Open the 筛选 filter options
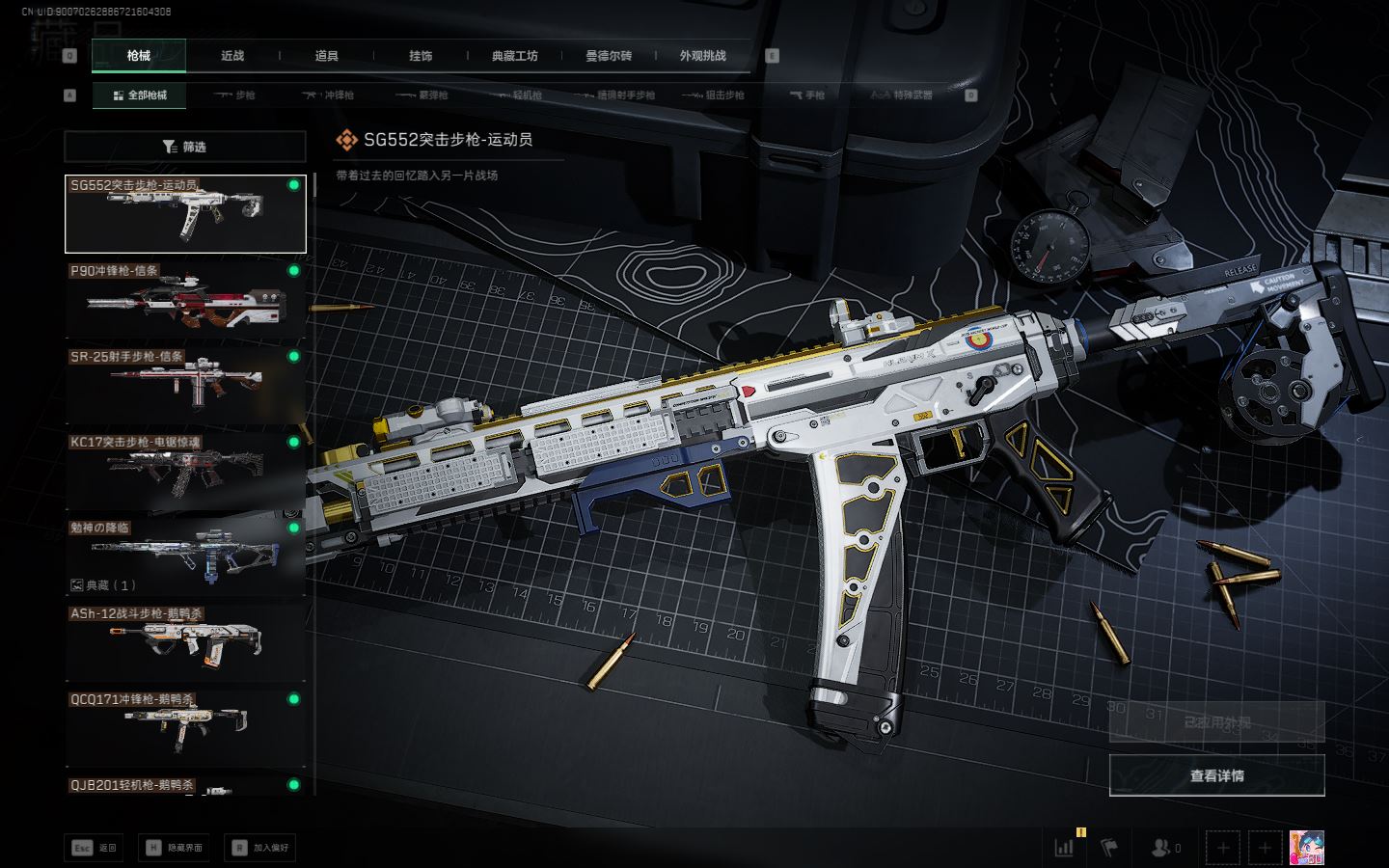1389x868 pixels. [185, 147]
